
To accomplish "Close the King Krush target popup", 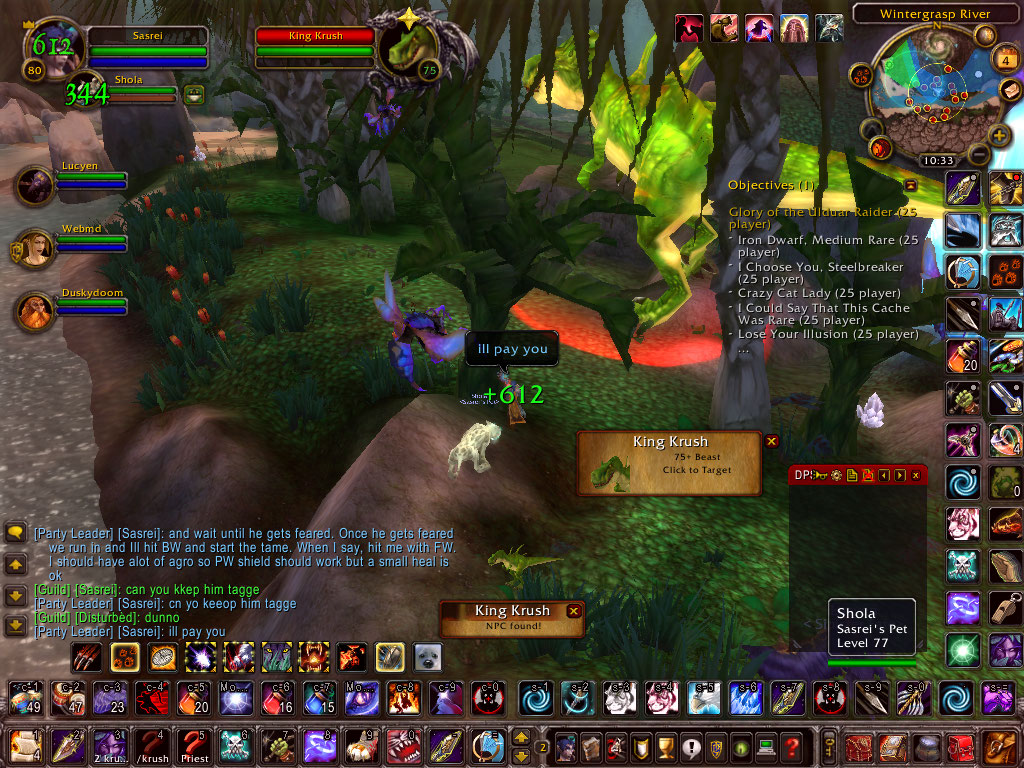I will (x=772, y=441).
